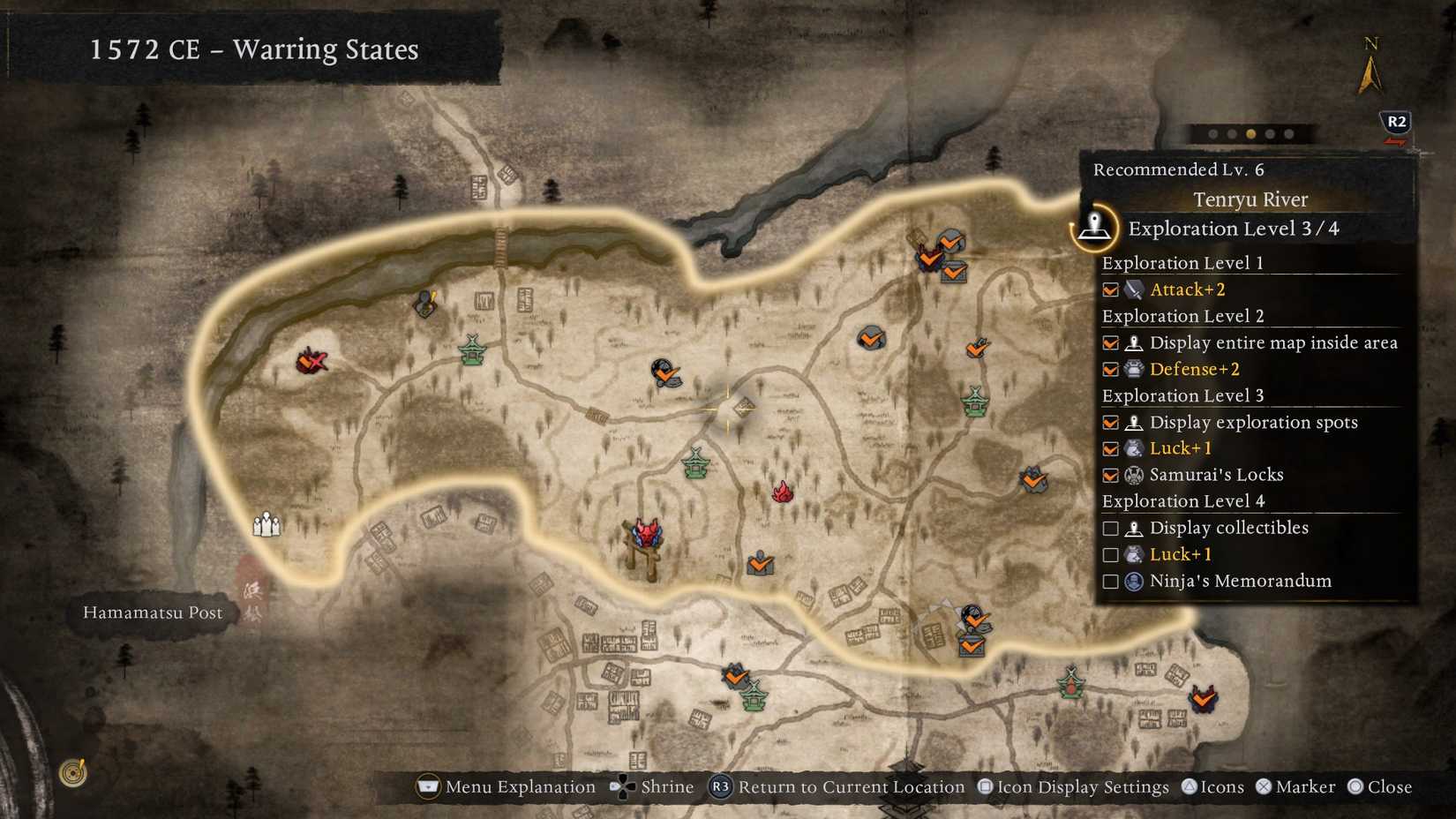The image size is (1456, 819).
Task: Open Shrine travel from the bottom bar icon
Action: tap(623, 786)
